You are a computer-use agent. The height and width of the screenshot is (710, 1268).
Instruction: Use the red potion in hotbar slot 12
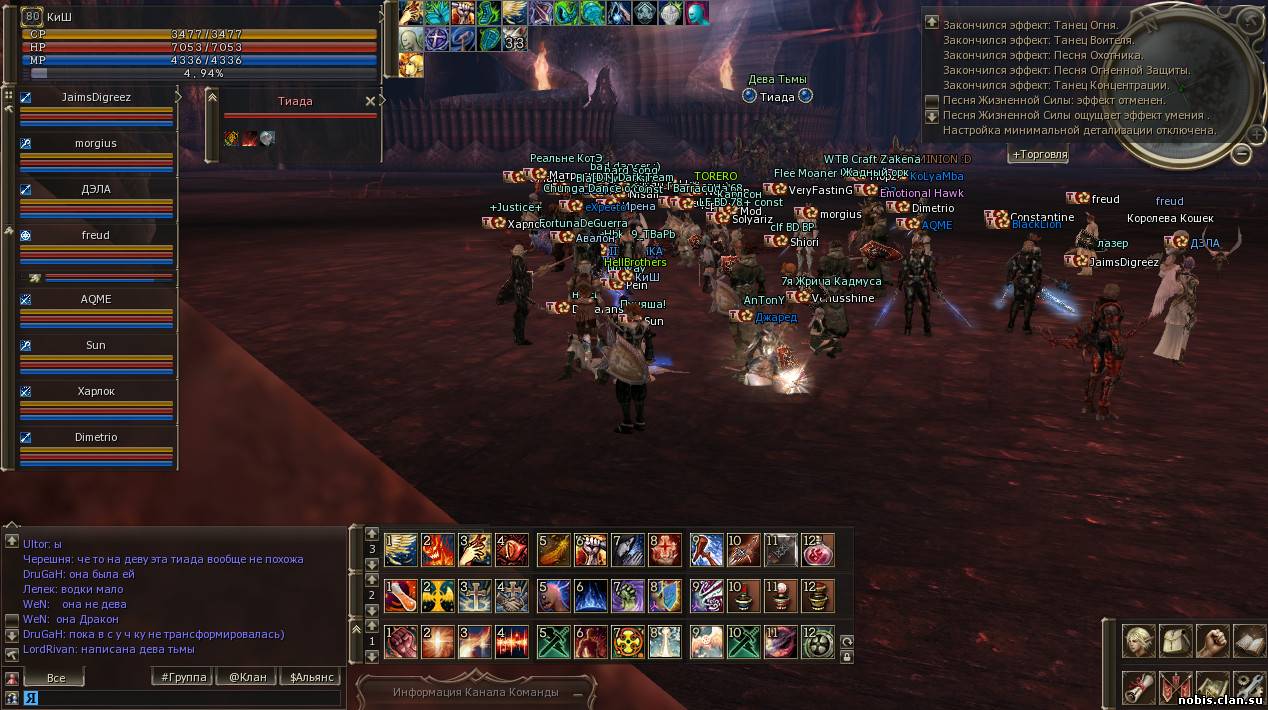[818, 551]
